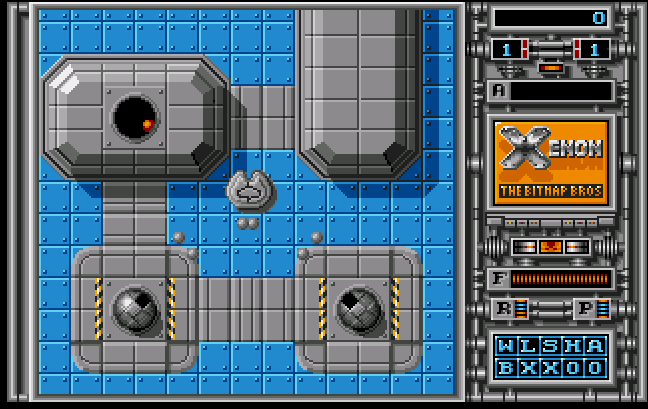Click the P indicator box
The width and height of the screenshot is (648, 409).
pos(586,309)
